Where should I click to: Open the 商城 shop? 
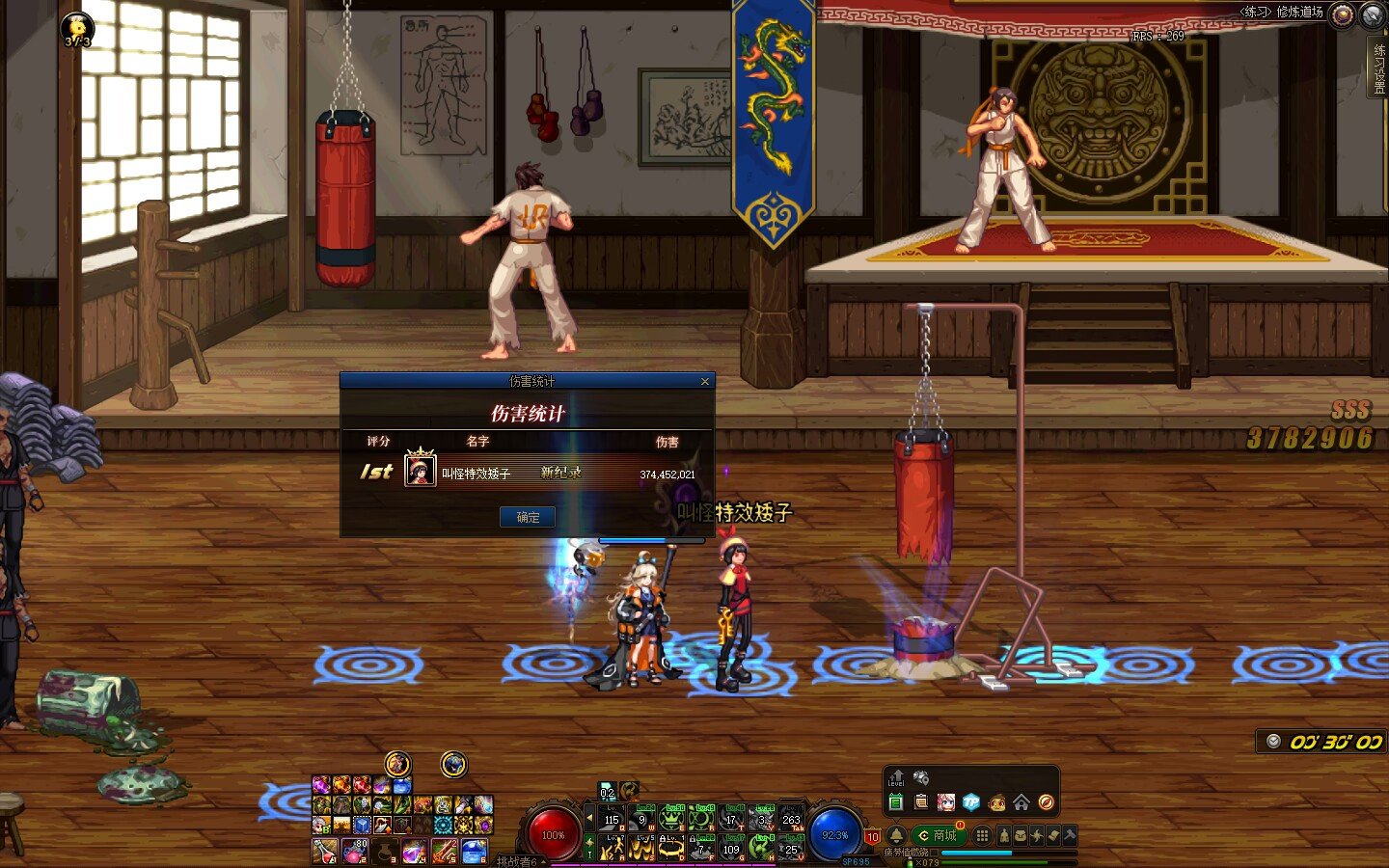coord(938,835)
